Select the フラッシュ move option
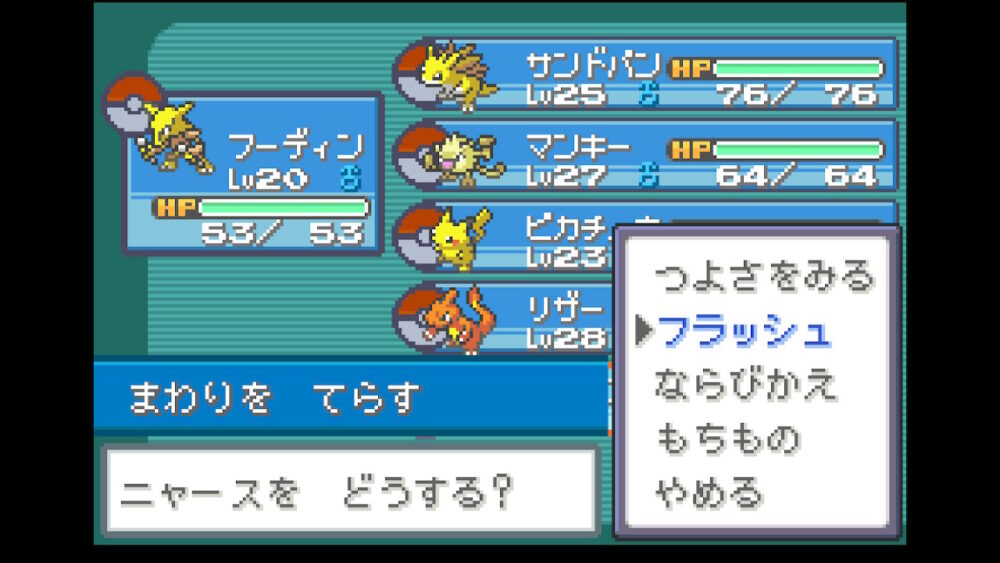 tap(745, 332)
